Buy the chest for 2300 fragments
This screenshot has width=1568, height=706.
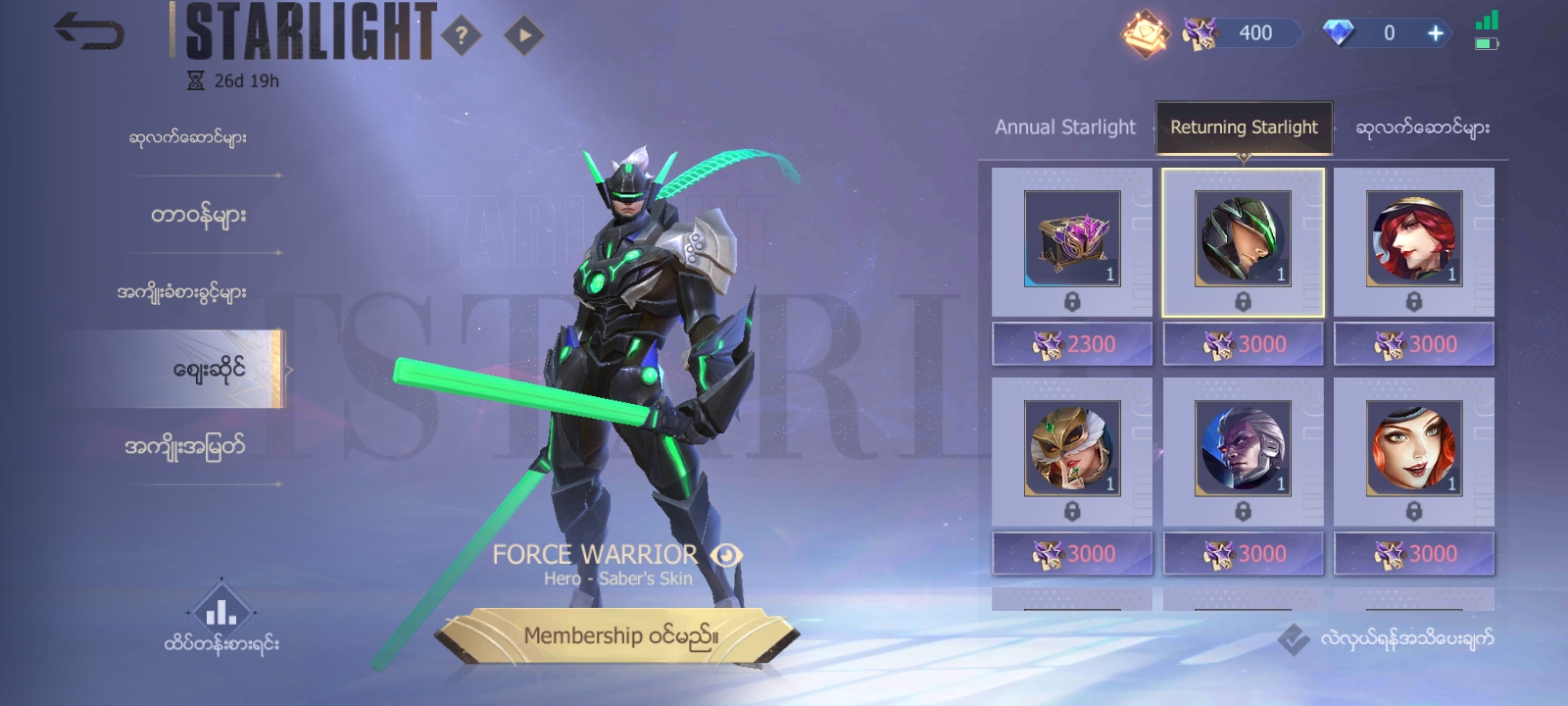tap(1072, 344)
